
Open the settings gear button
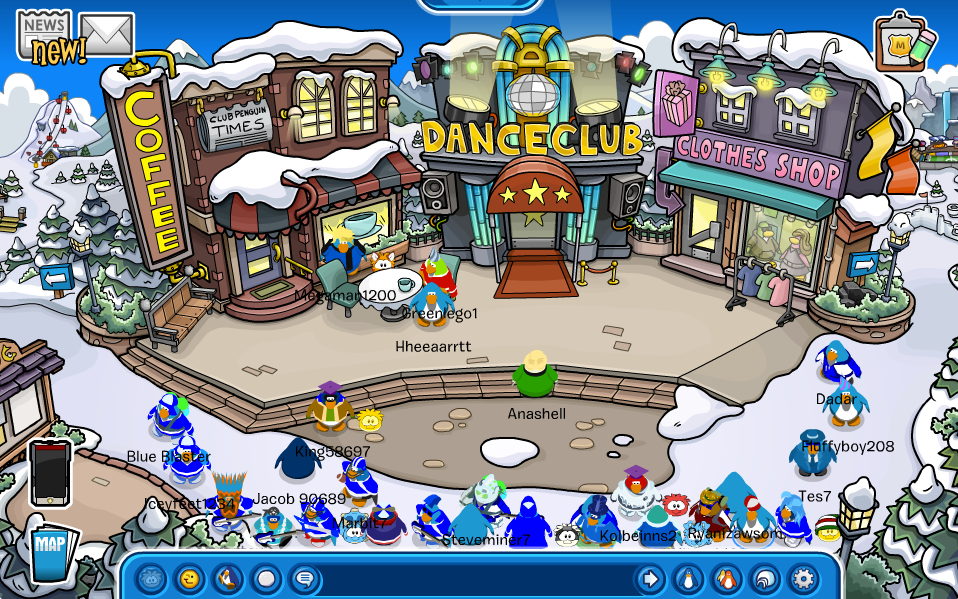[803, 578]
